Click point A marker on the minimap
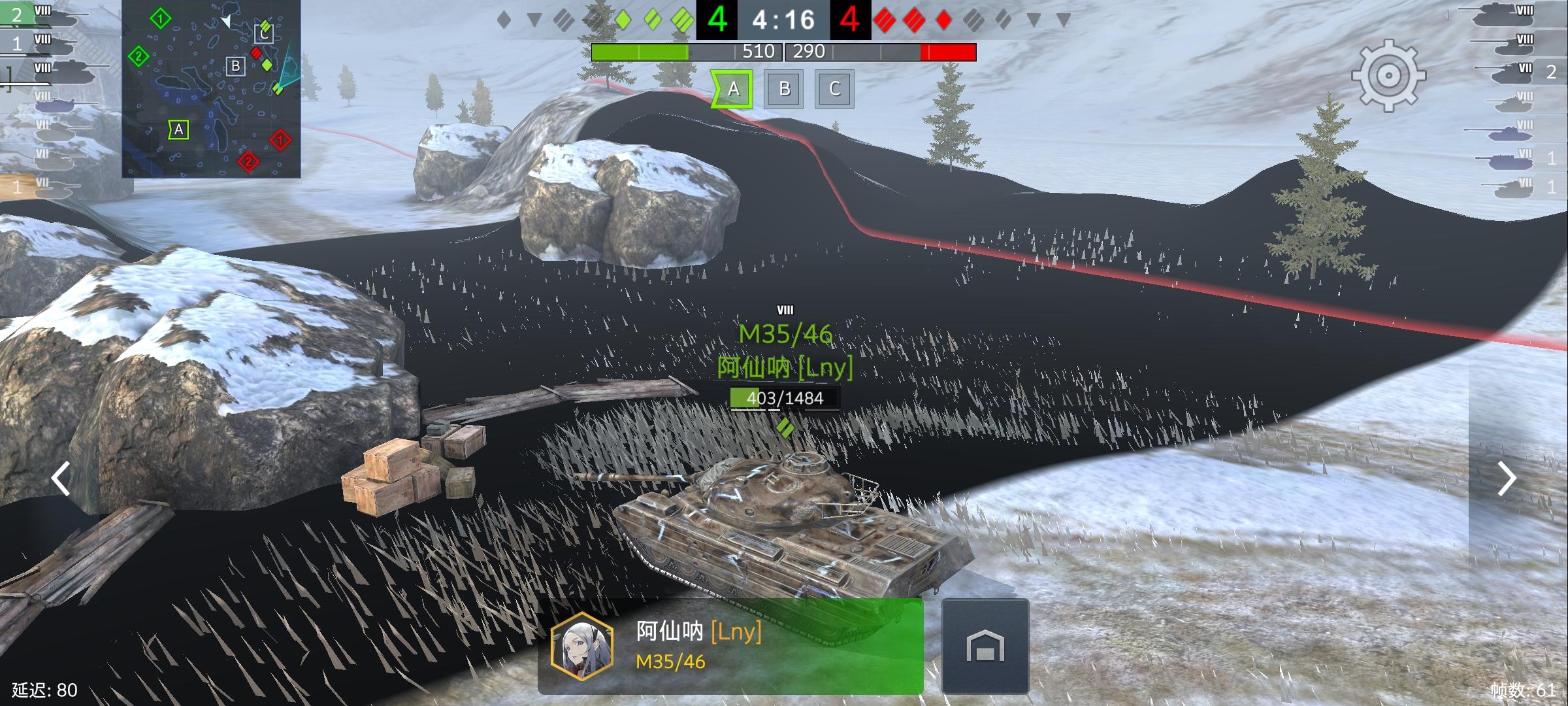The height and width of the screenshot is (706, 1568). point(178,129)
